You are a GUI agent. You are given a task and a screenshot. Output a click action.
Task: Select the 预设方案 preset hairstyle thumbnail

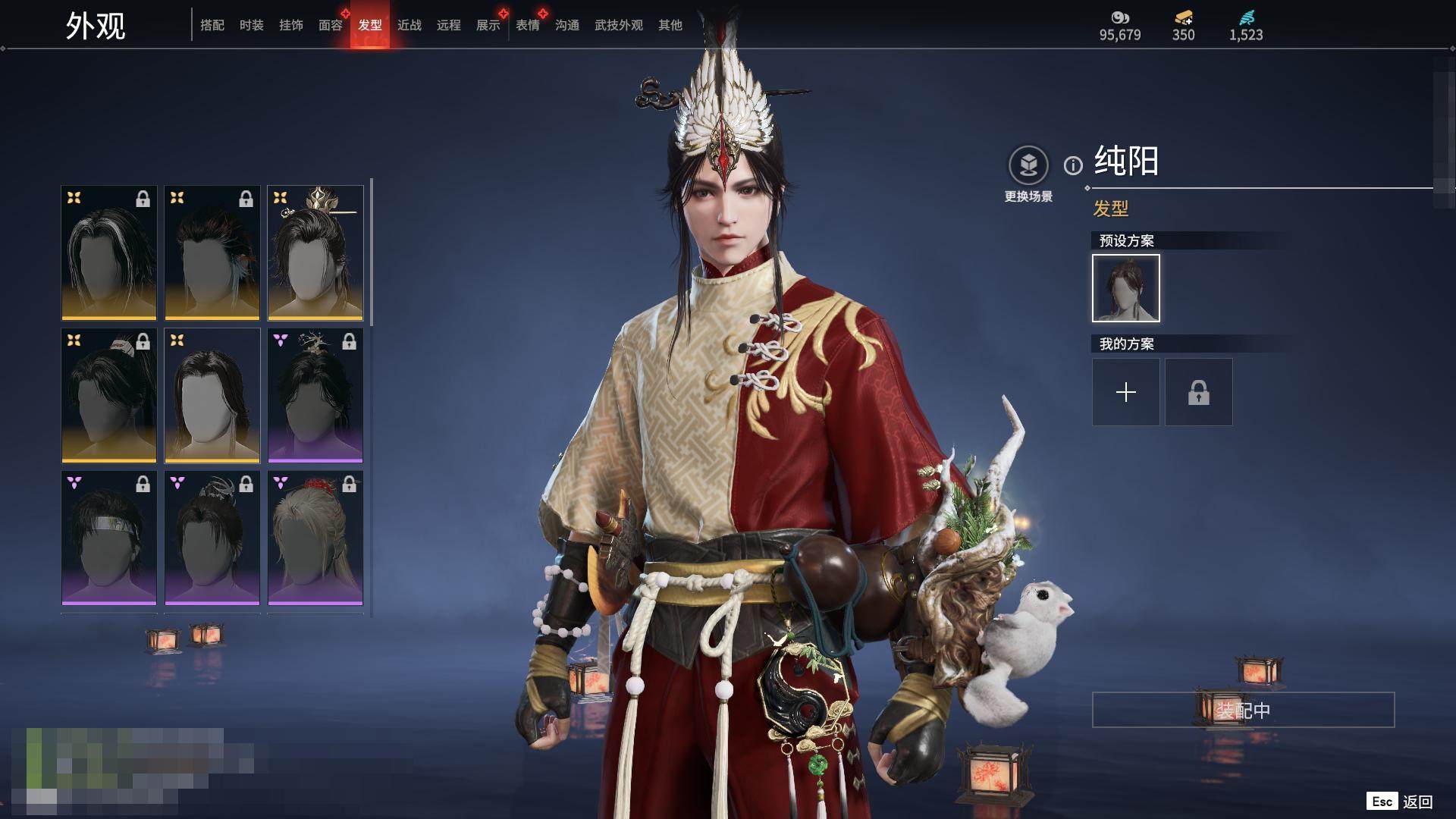1126,288
